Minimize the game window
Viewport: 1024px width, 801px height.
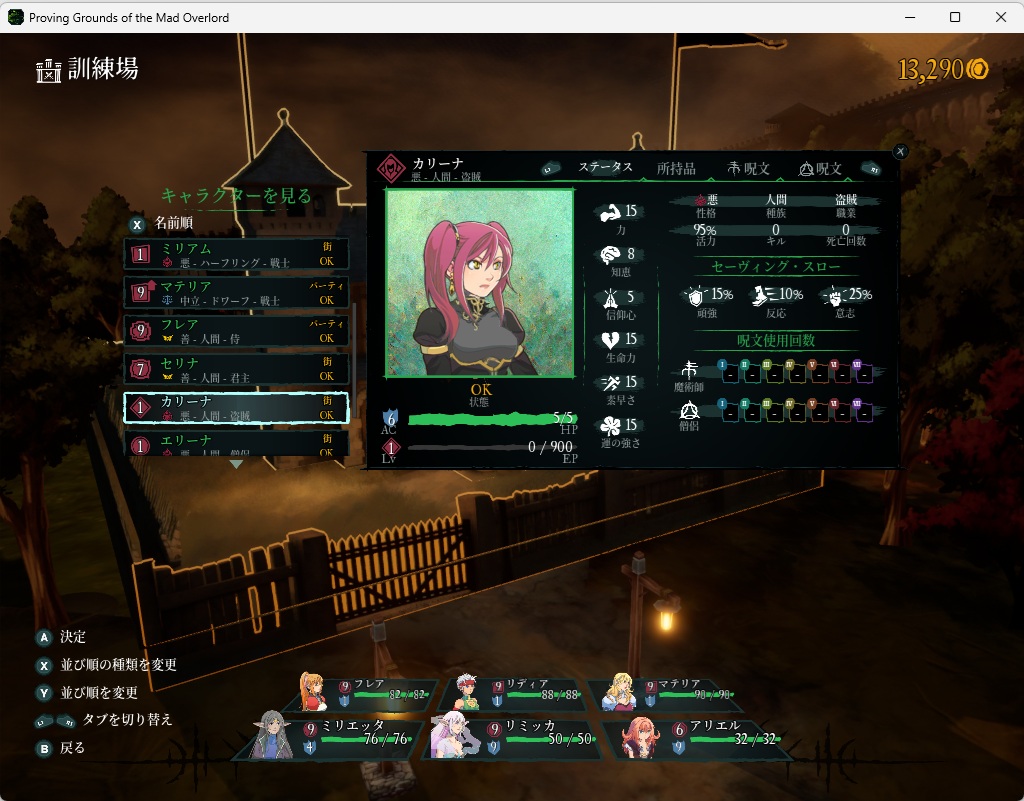click(909, 17)
